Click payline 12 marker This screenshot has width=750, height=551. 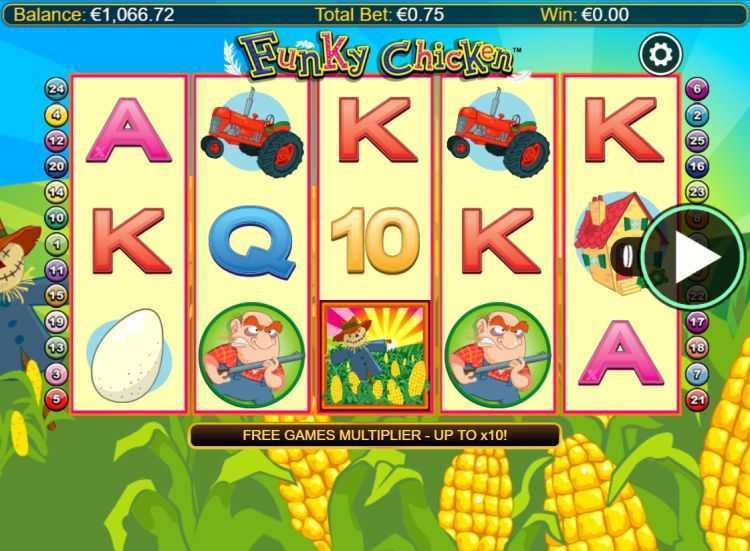point(57,141)
